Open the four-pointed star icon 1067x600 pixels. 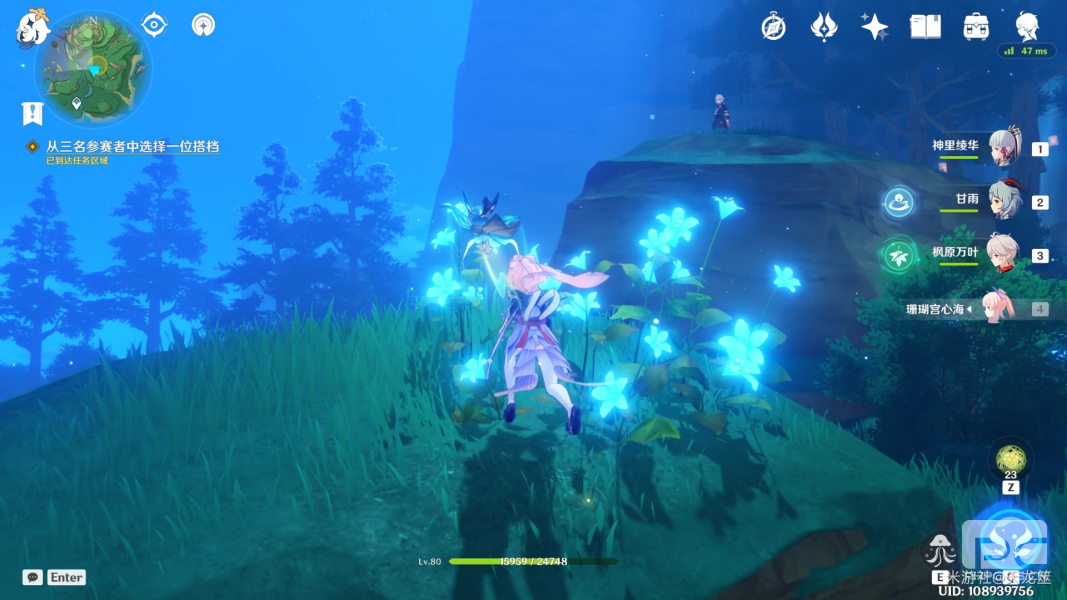click(874, 27)
